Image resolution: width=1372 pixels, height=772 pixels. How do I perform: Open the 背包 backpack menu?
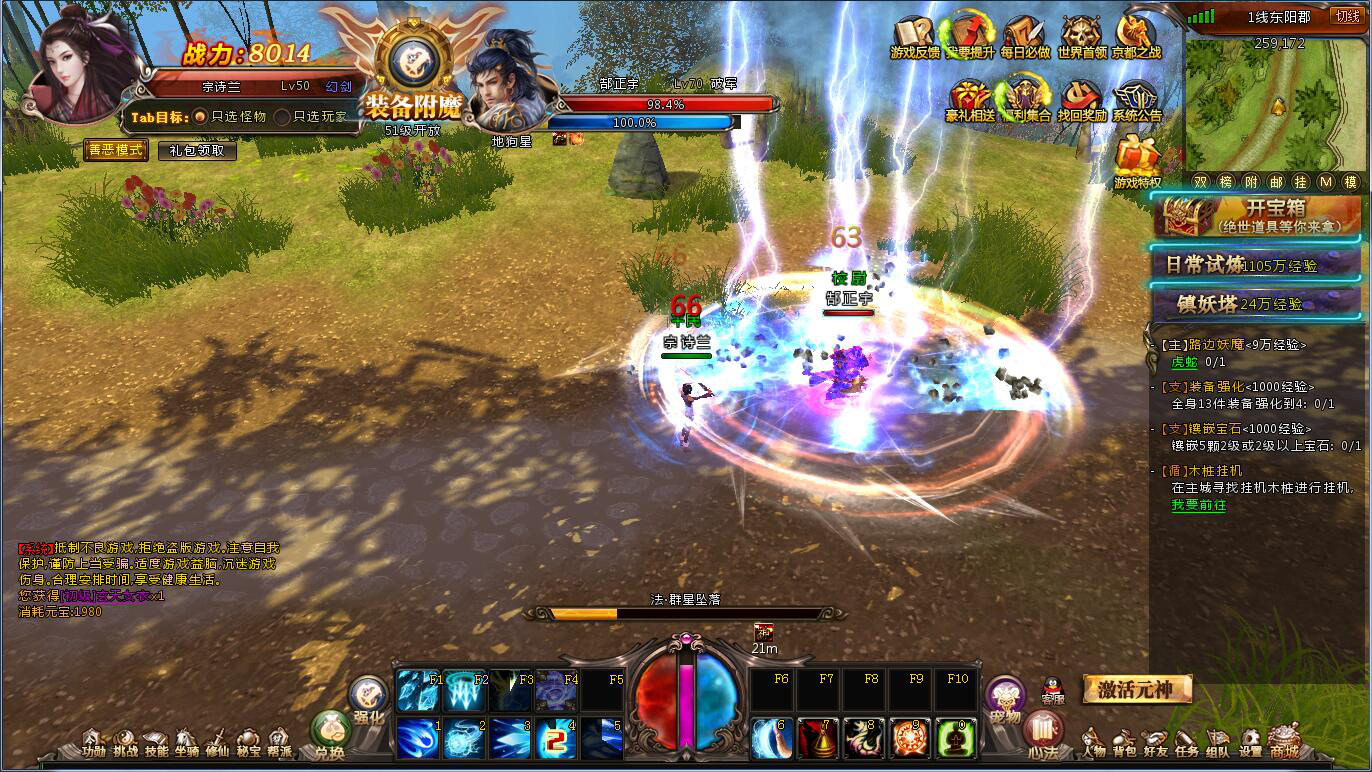[x=1124, y=745]
